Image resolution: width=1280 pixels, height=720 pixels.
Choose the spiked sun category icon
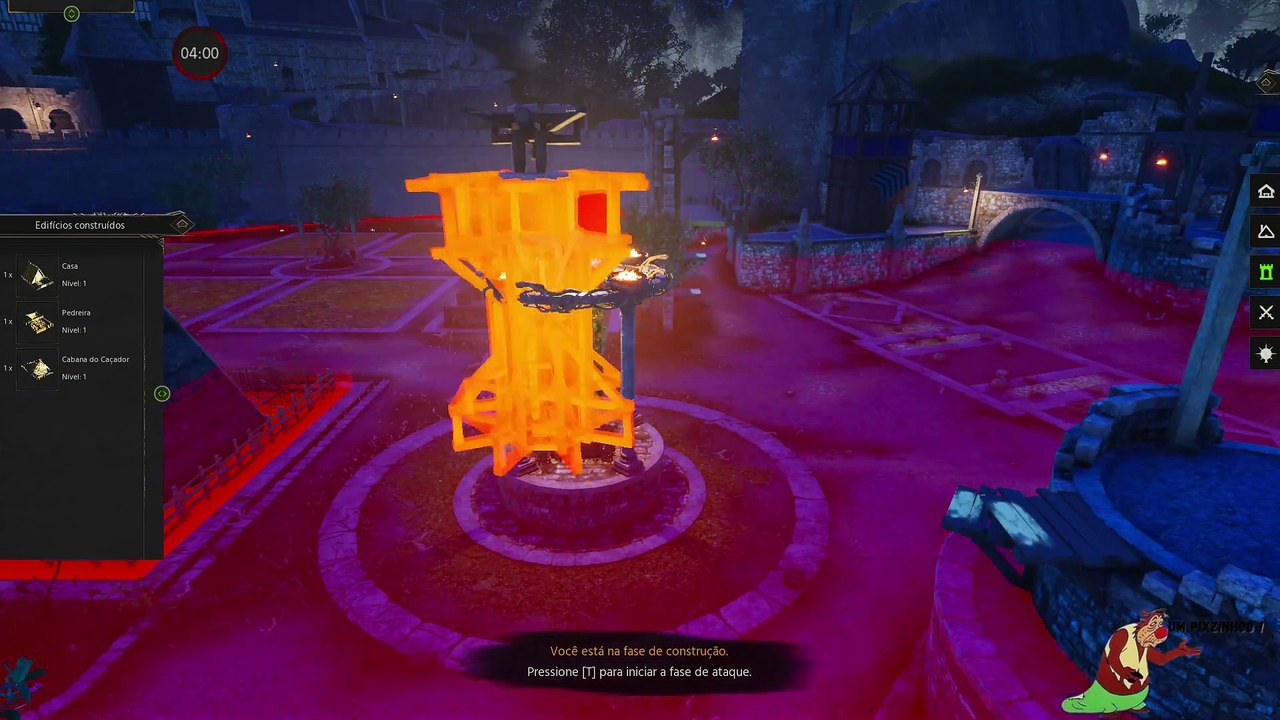pos(1266,354)
